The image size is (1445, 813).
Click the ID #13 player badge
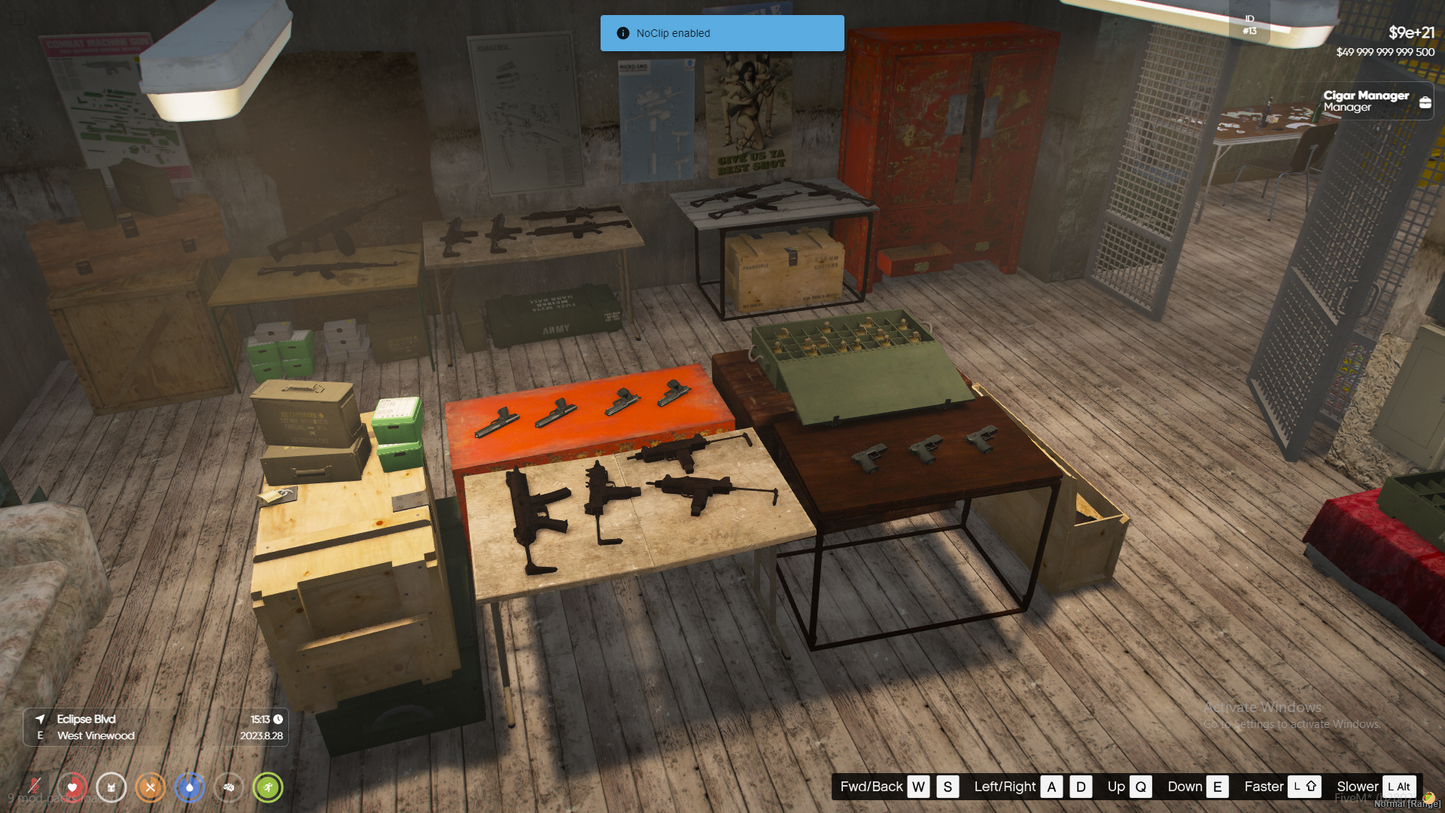(1249, 25)
